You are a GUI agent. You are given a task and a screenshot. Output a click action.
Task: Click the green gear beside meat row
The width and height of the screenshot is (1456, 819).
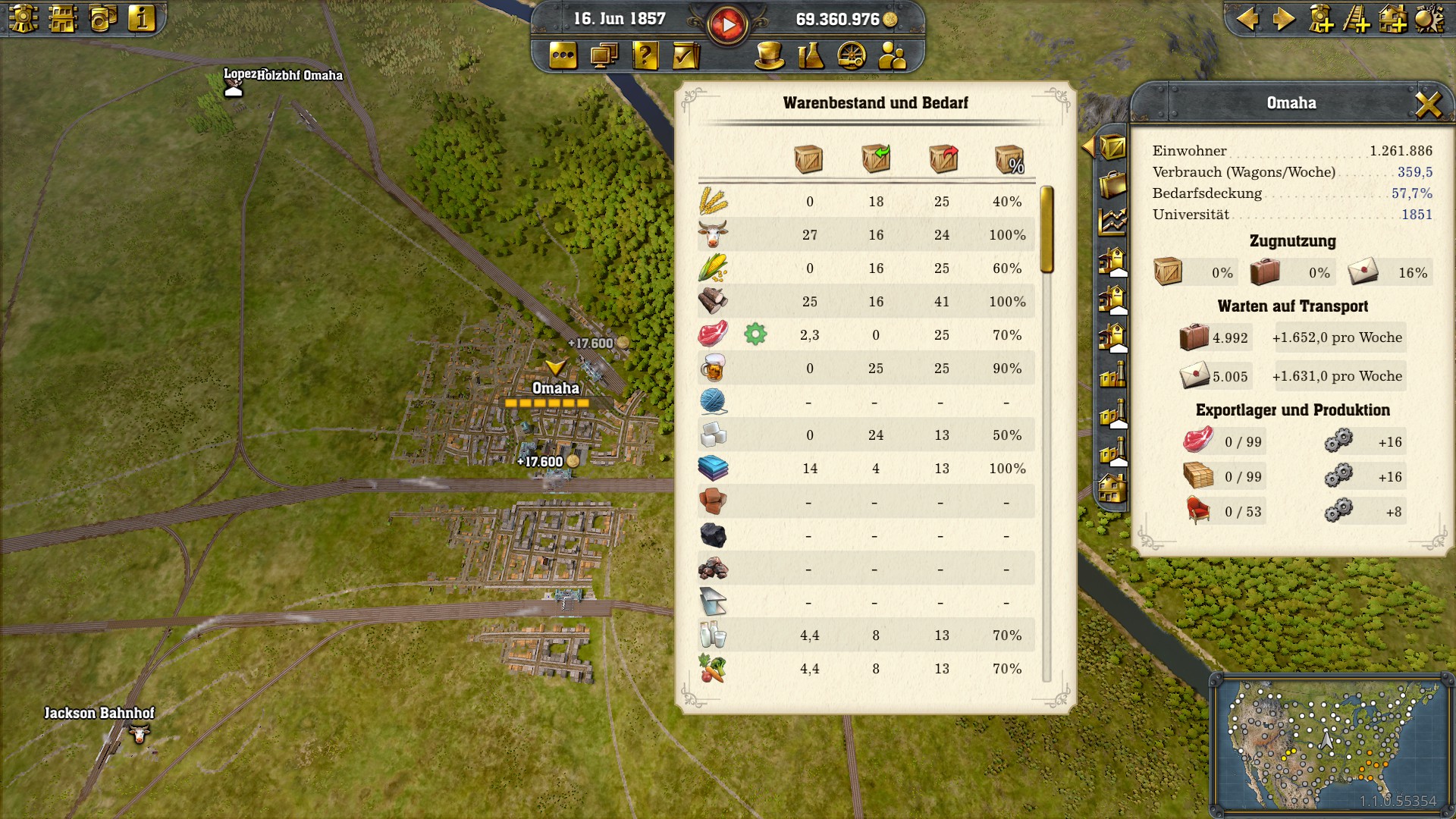click(755, 334)
